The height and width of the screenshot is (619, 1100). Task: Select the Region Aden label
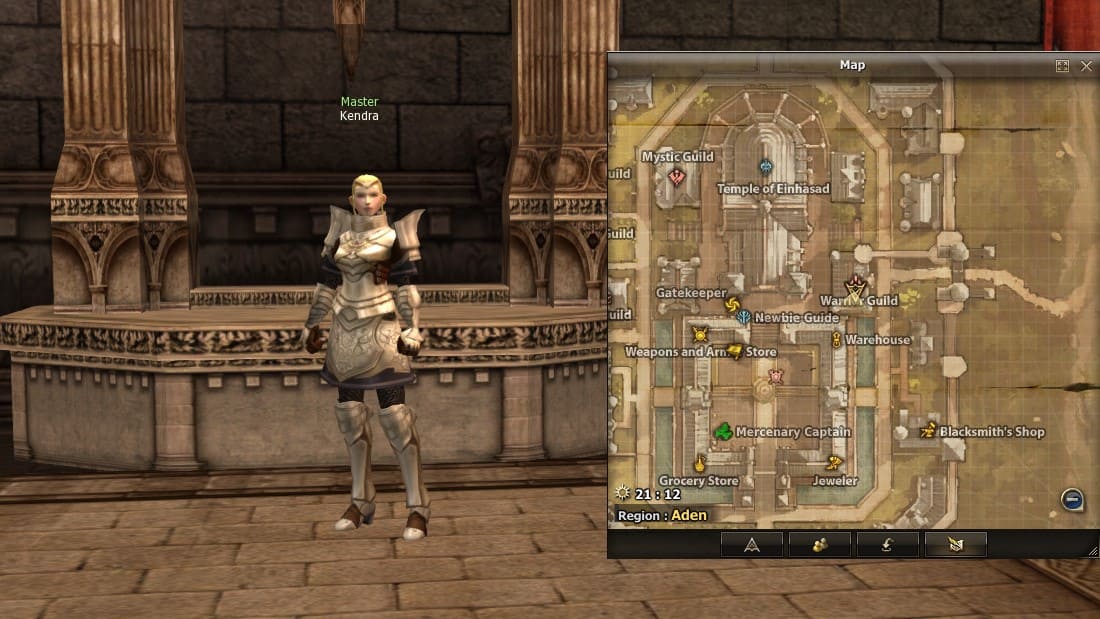(x=663, y=516)
